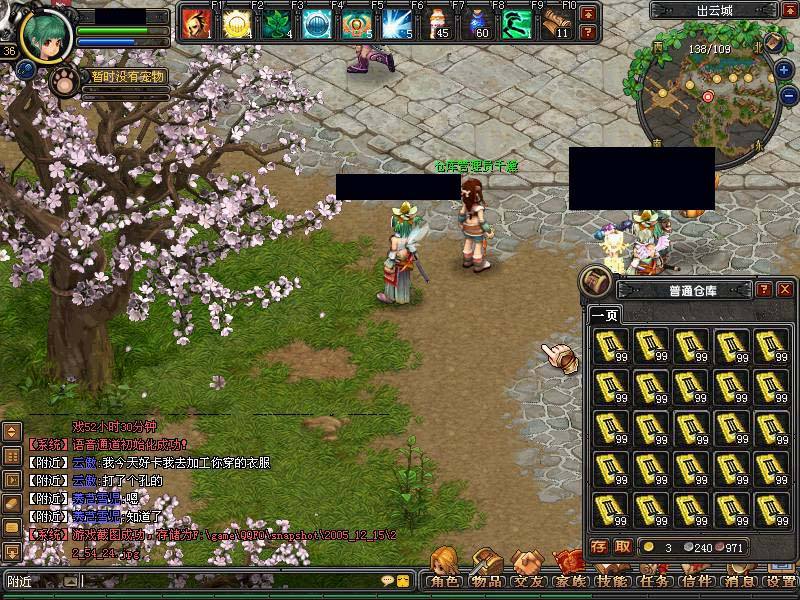Close the 普通仓库 warehouse window
The width and height of the screenshot is (800, 600).
click(785, 290)
